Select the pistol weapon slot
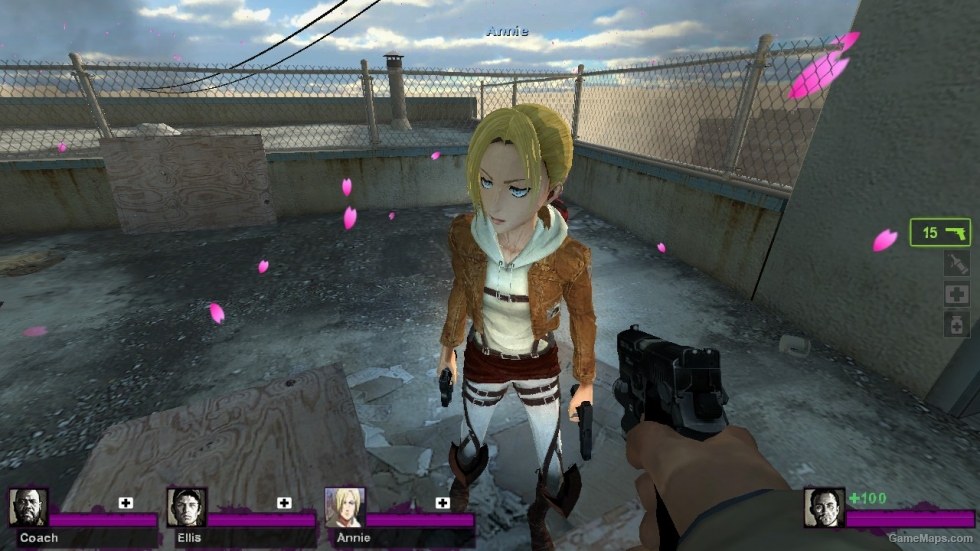 [940, 232]
